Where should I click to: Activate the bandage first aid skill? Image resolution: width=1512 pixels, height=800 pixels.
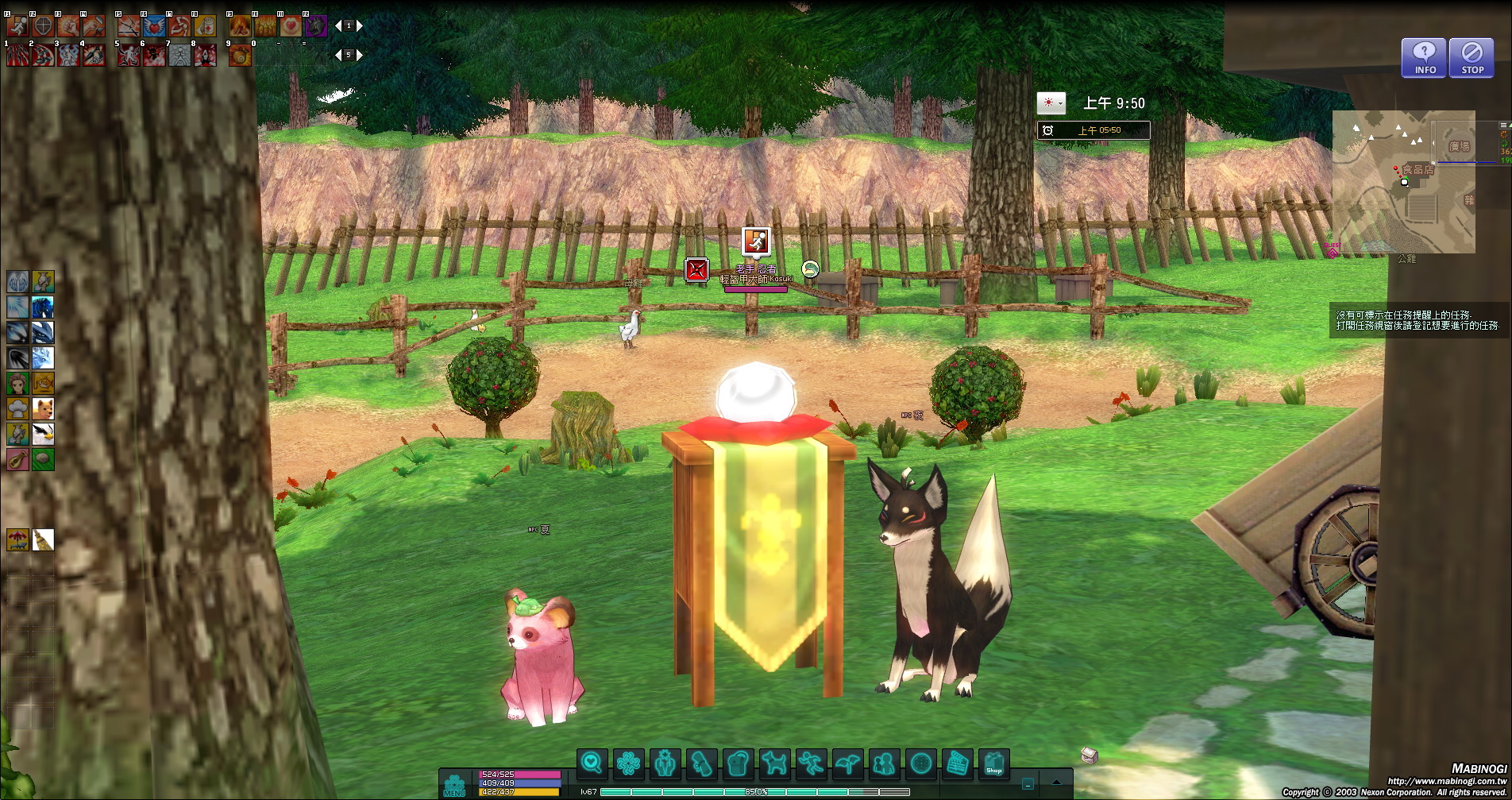click(x=205, y=26)
